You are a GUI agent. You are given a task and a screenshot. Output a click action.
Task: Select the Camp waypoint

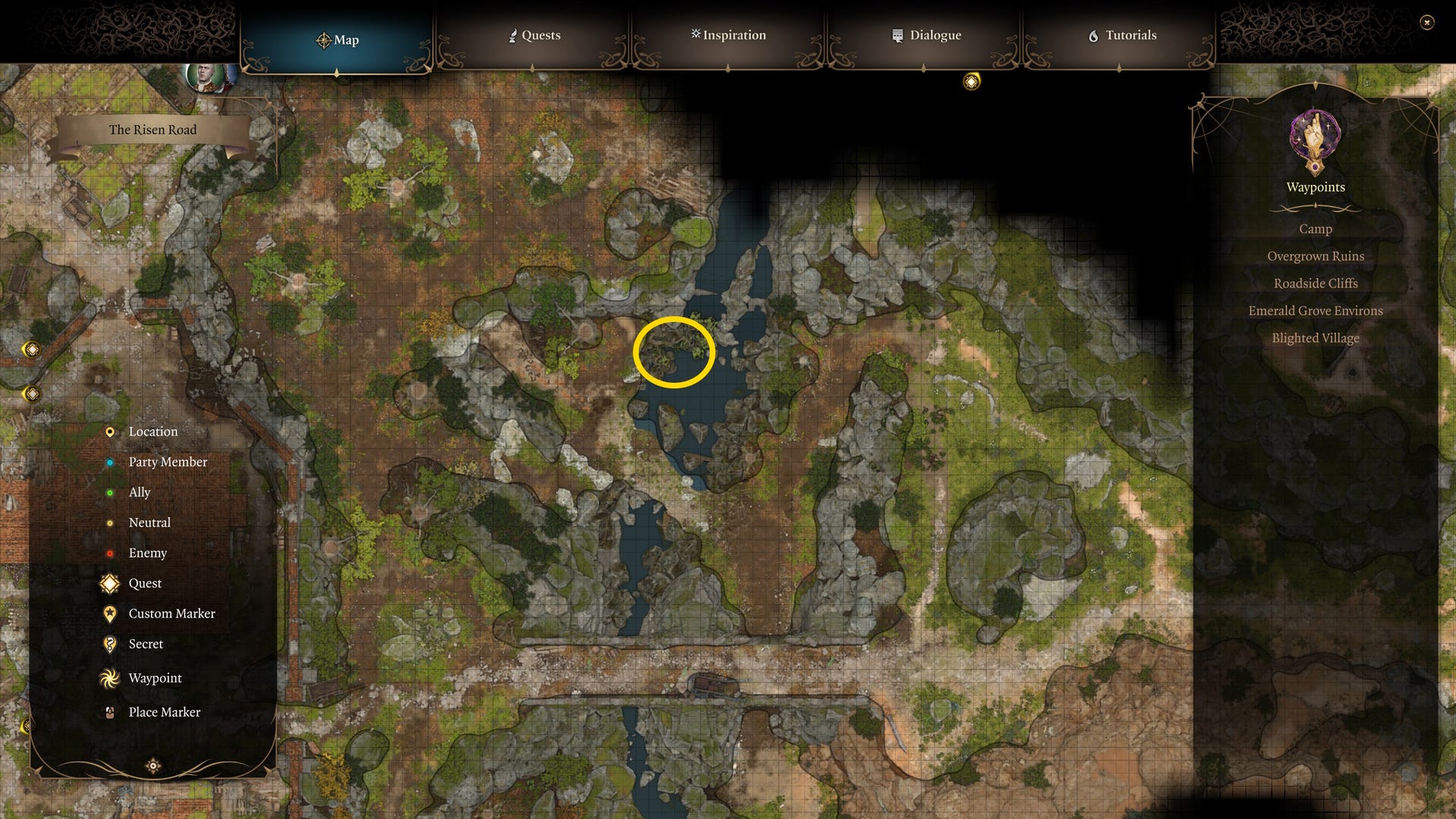click(x=1315, y=228)
